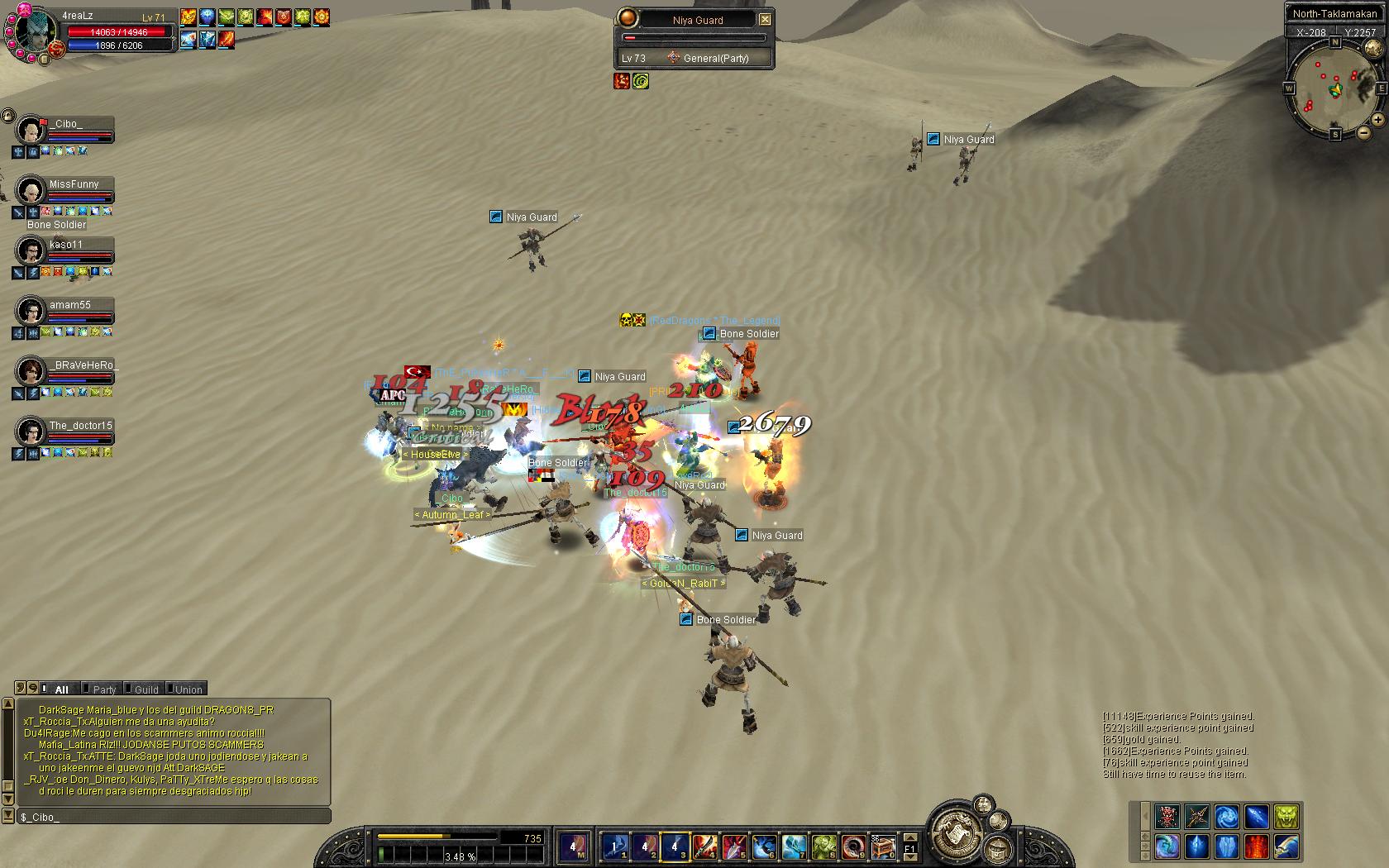Activate the green monster skill in slot 8
1389x868 pixels.
pos(823,847)
